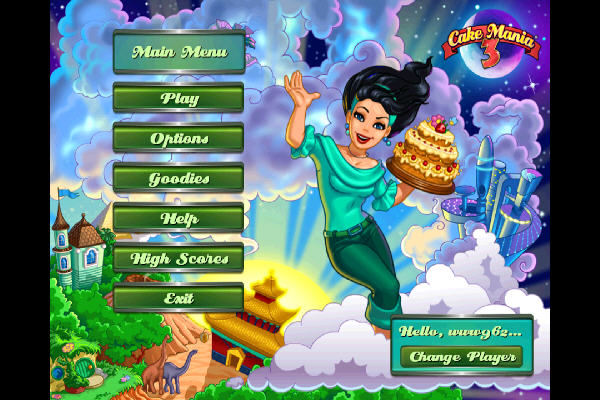View the High Scores list
This screenshot has width=600, height=400.
(x=178, y=258)
